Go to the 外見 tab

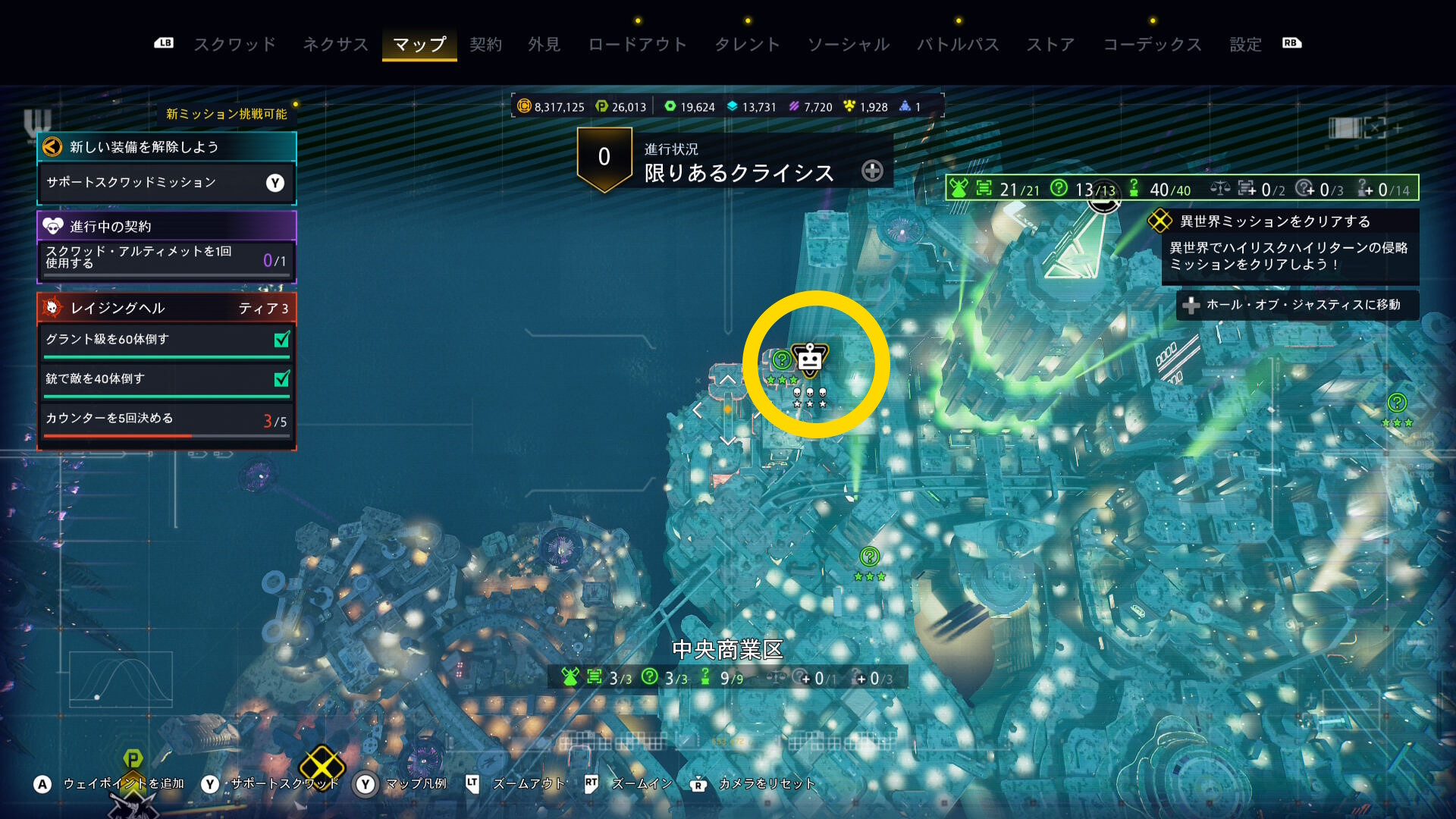(544, 44)
